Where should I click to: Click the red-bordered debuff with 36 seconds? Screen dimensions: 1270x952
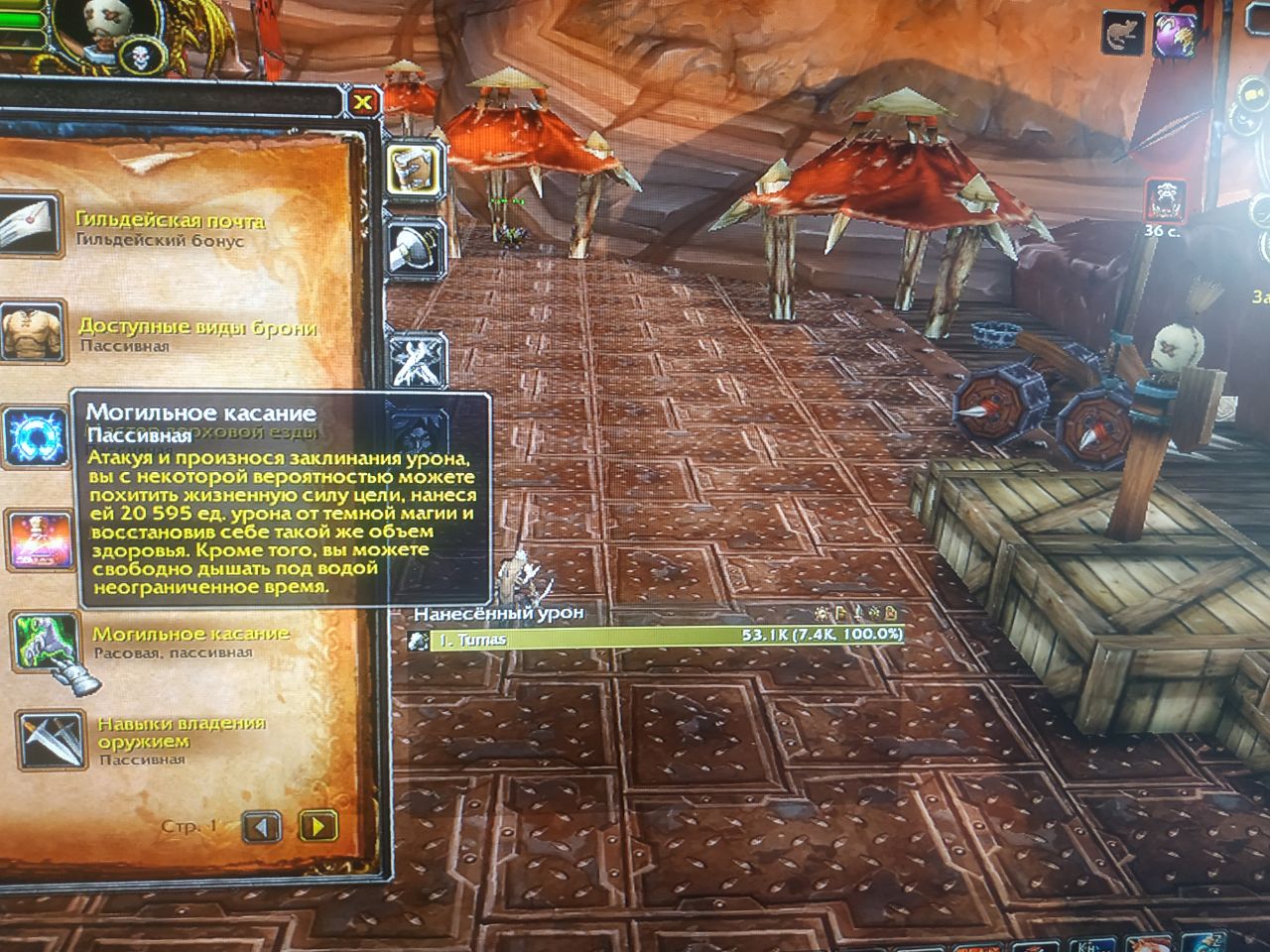pos(1166,200)
